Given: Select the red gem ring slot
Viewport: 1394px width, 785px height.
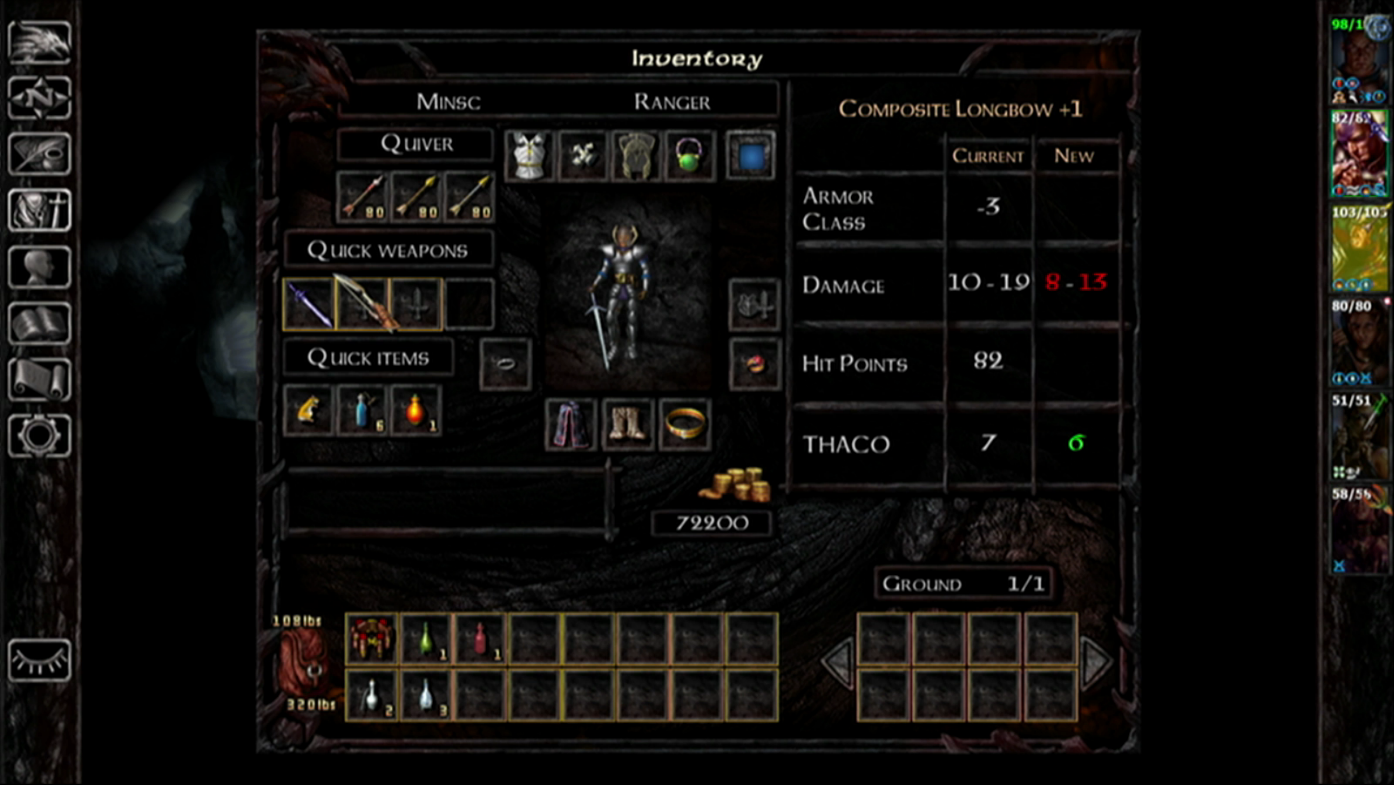Looking at the screenshot, I should 755,363.
